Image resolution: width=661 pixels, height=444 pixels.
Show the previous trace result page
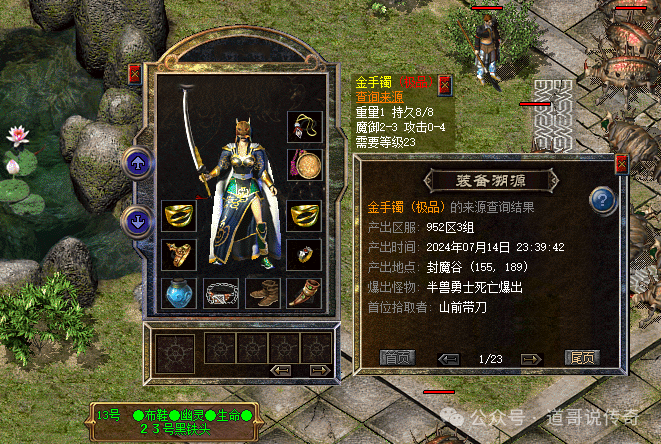[449, 358]
